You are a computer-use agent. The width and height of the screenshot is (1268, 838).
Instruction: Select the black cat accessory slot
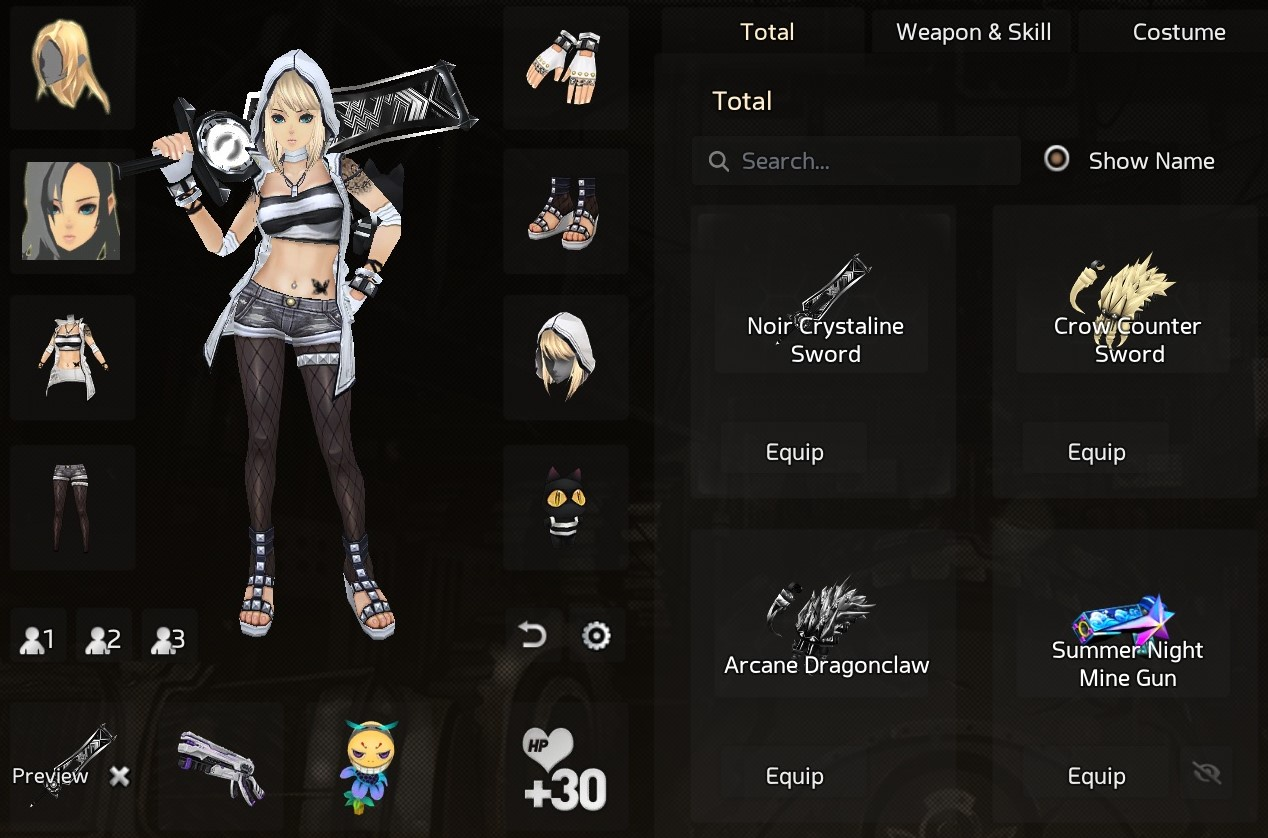coord(566,506)
